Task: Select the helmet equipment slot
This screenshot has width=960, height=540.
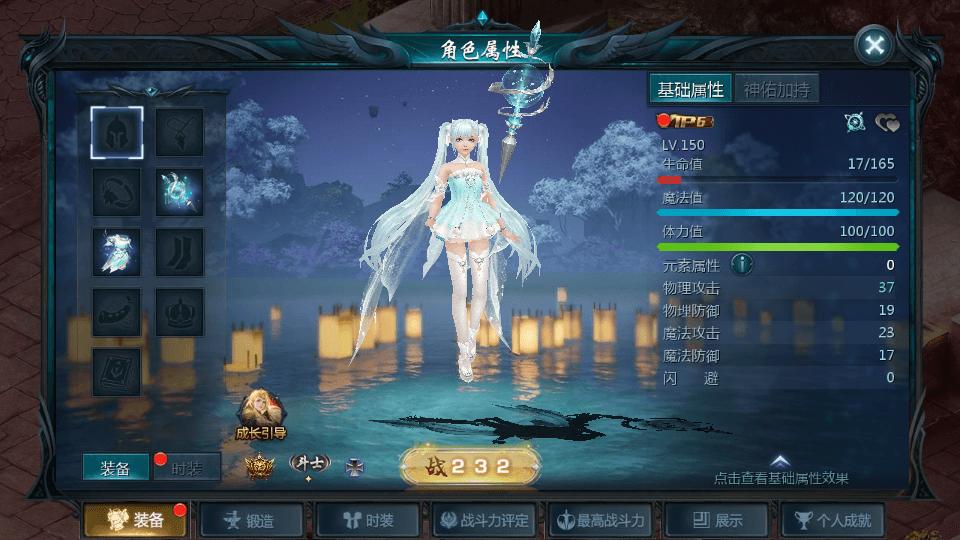Action: tap(117, 132)
